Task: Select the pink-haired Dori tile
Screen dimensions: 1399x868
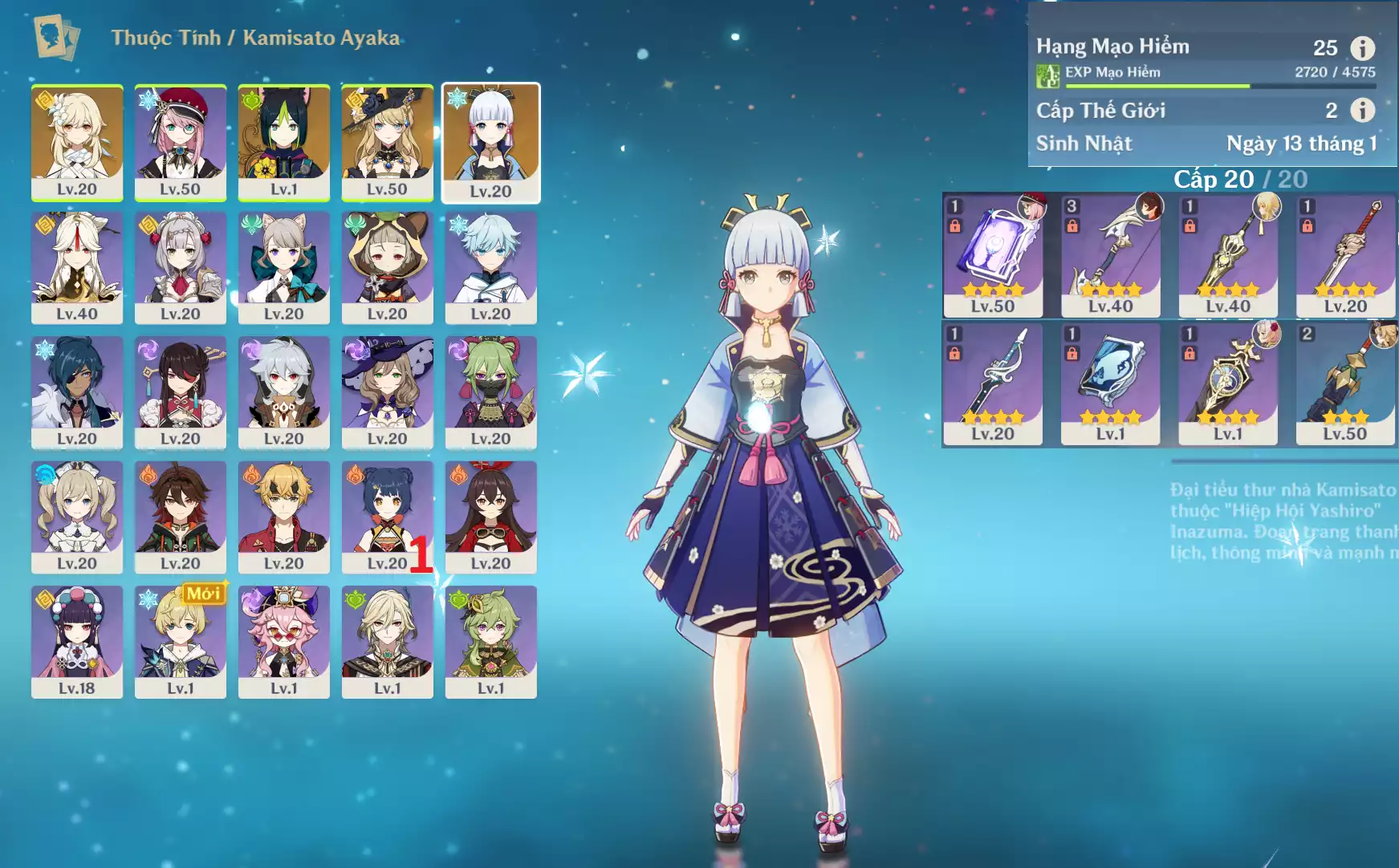Action: coord(283,641)
